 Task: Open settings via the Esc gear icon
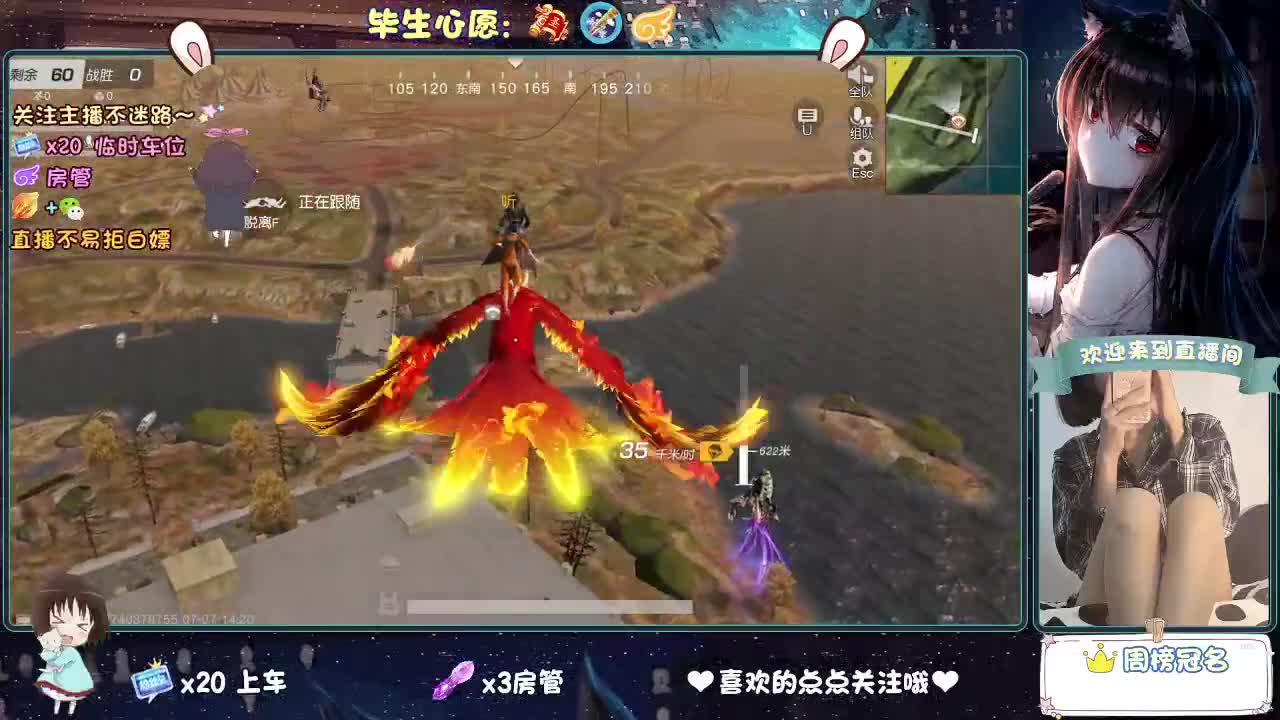860,156
